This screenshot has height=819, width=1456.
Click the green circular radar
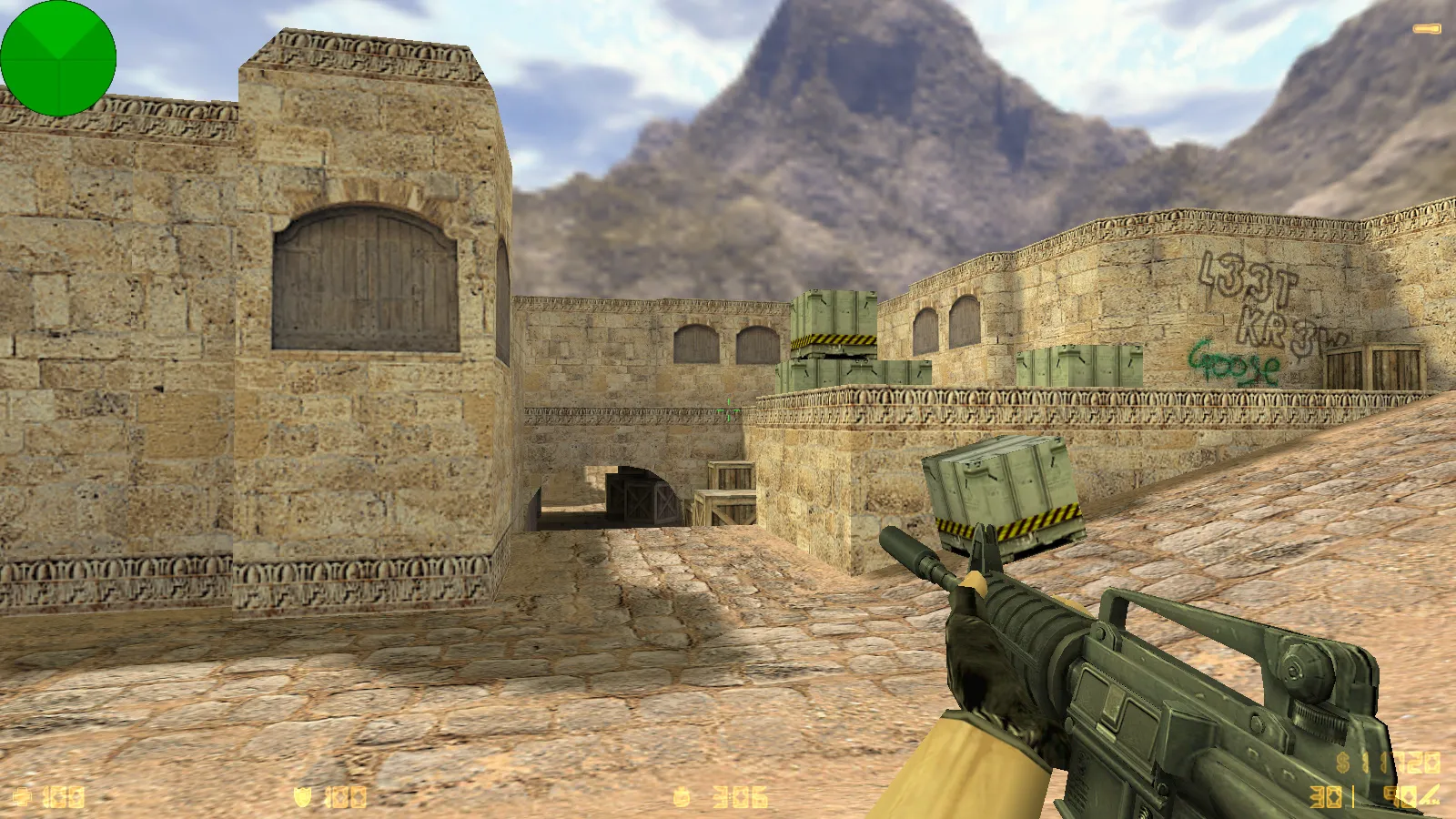pyautogui.click(x=58, y=58)
